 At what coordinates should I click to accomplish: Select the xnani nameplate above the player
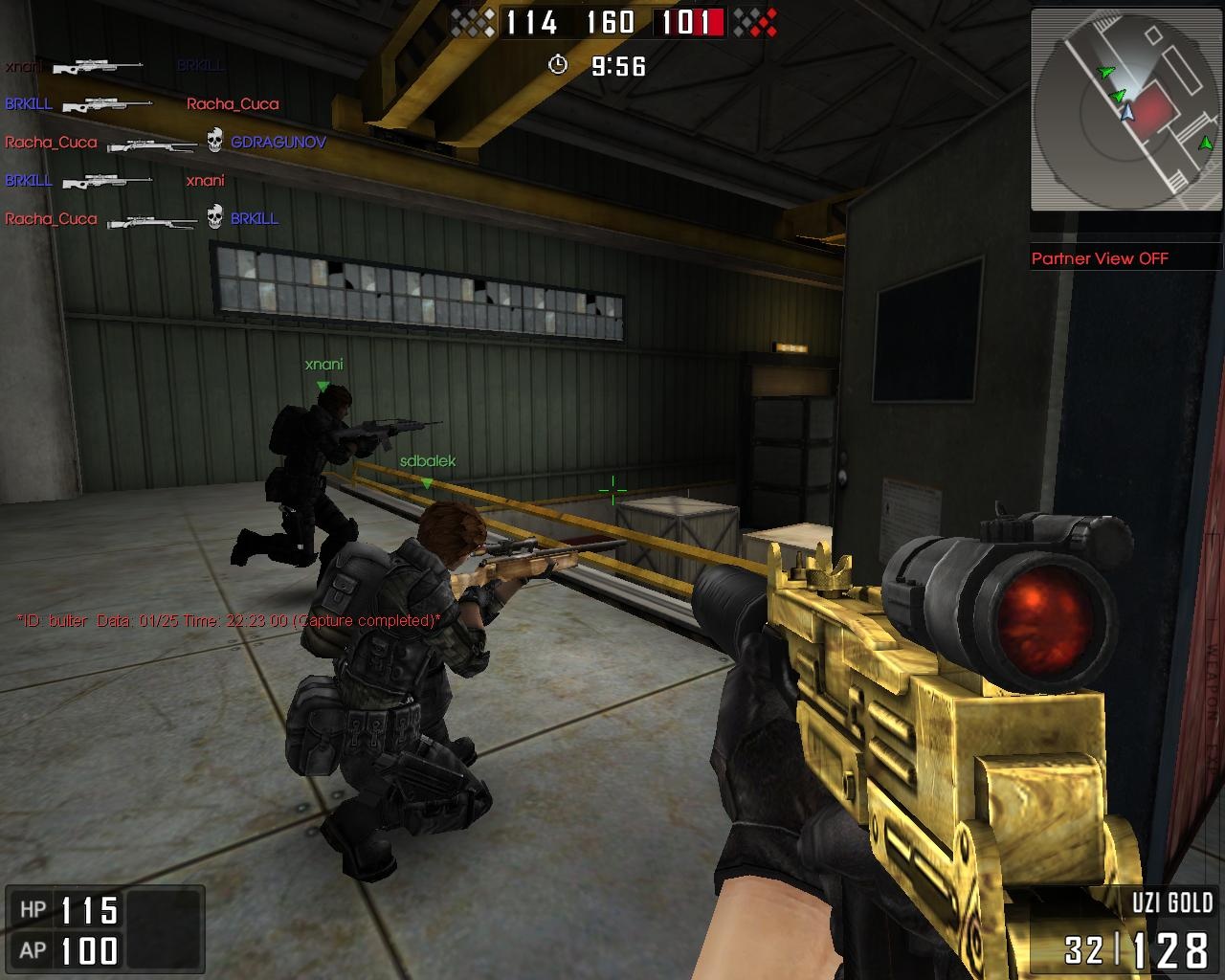[x=325, y=365]
